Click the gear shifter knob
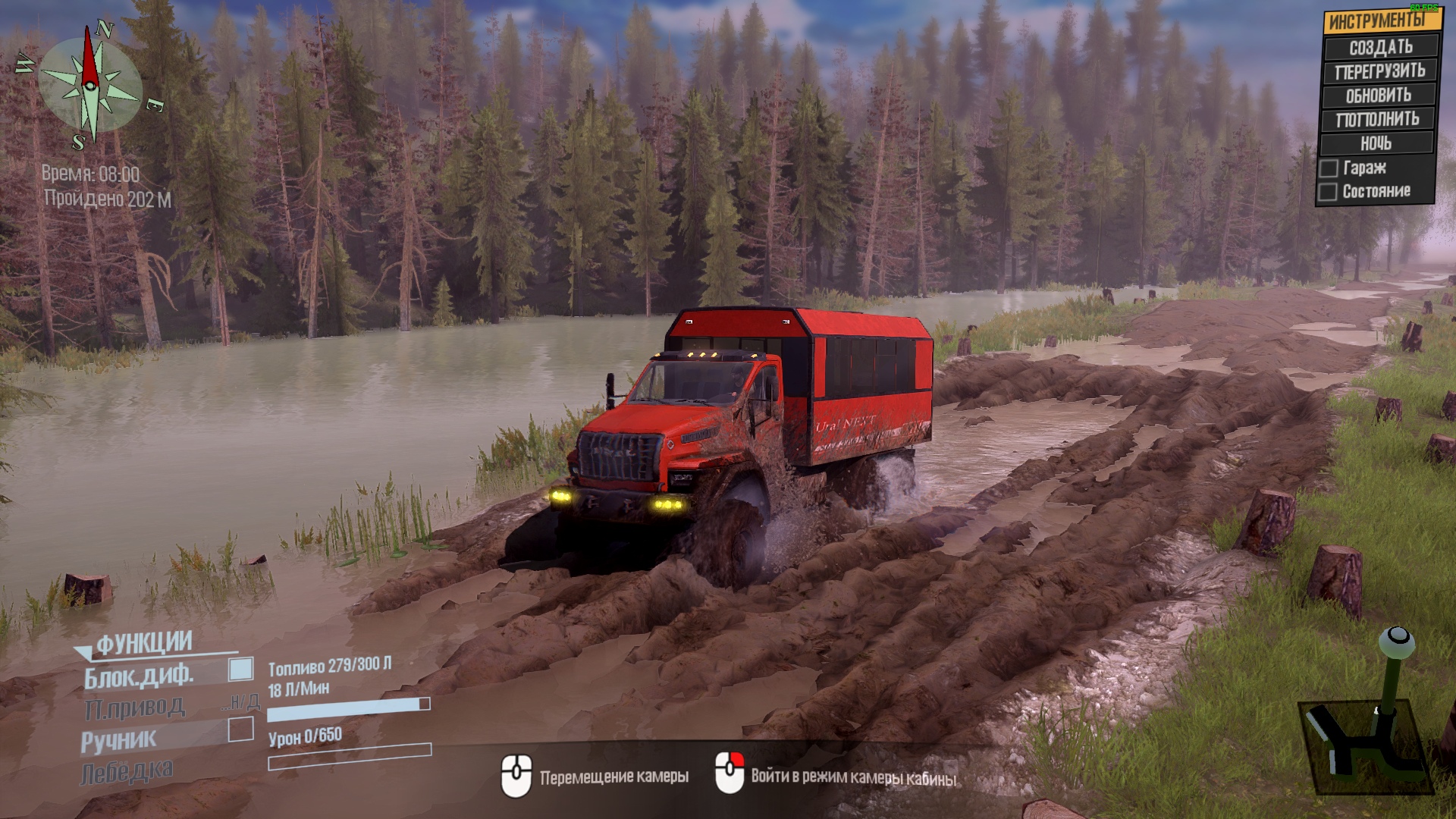Screen dimensions: 1456x819 point(1396,641)
